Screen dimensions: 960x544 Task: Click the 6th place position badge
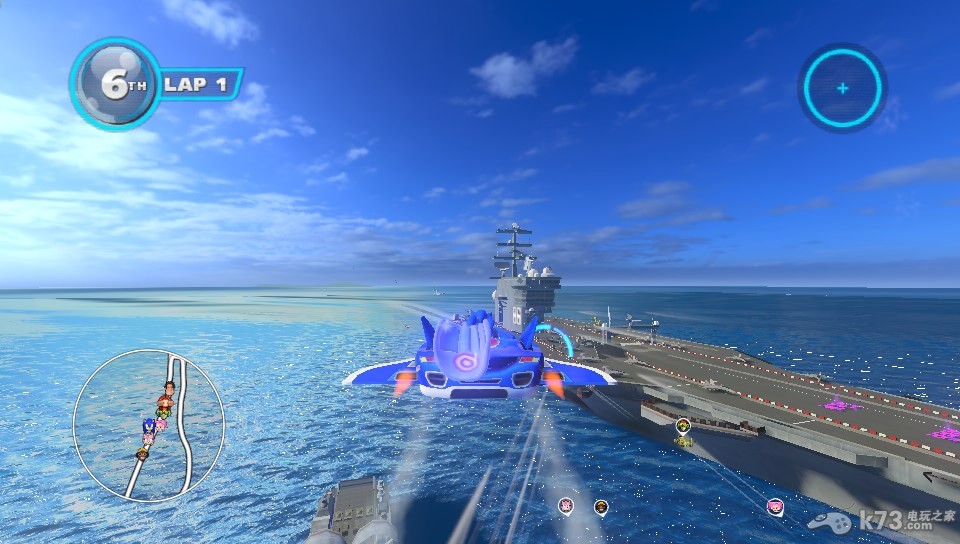point(116,84)
